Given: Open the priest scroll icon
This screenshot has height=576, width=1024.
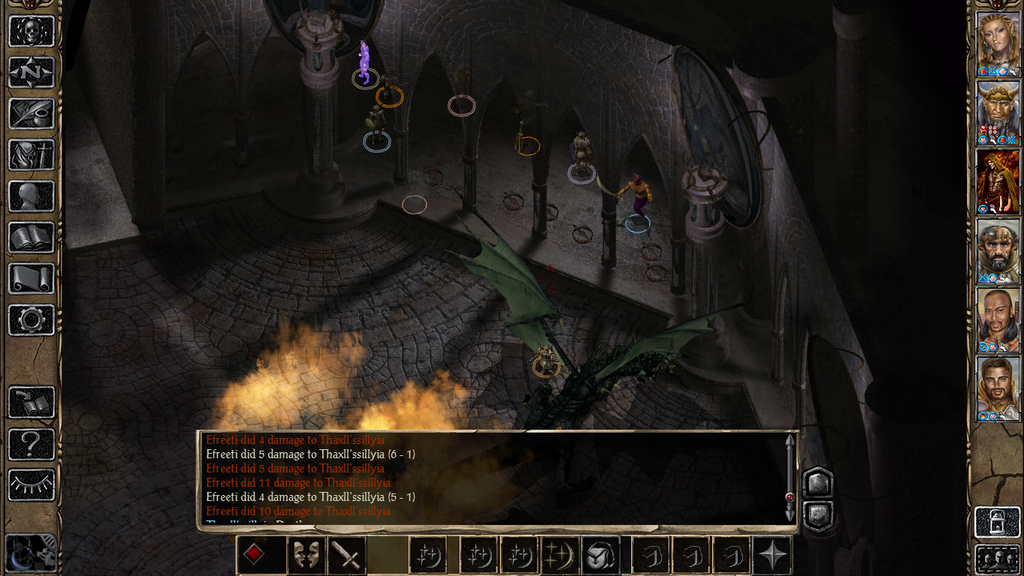Looking at the screenshot, I should click(x=31, y=278).
